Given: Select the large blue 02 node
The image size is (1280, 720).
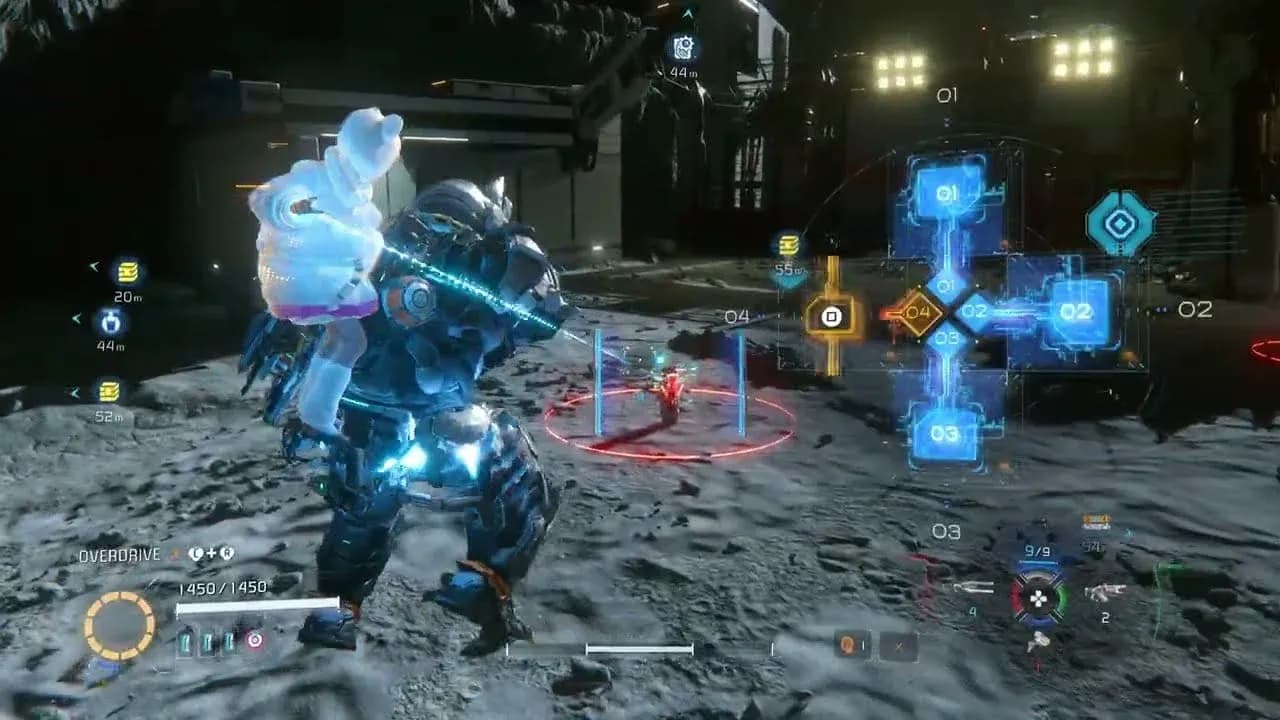Looking at the screenshot, I should (1075, 311).
